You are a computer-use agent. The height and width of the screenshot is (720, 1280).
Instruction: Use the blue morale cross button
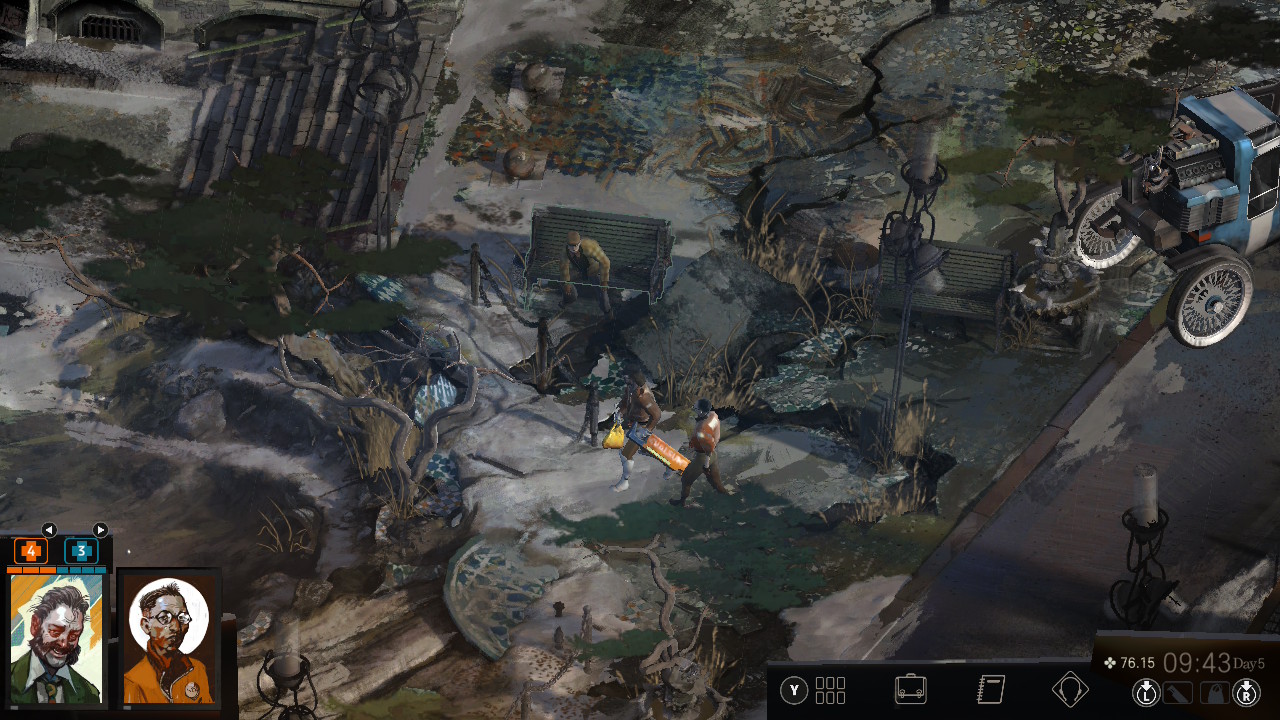(81, 551)
